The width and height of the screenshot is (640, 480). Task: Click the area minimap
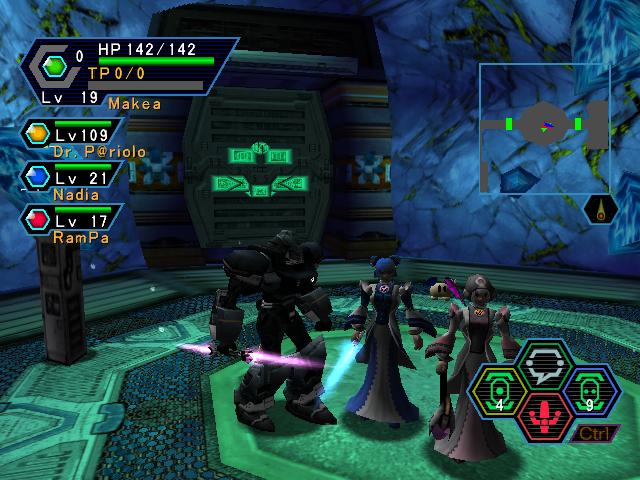coord(544,127)
